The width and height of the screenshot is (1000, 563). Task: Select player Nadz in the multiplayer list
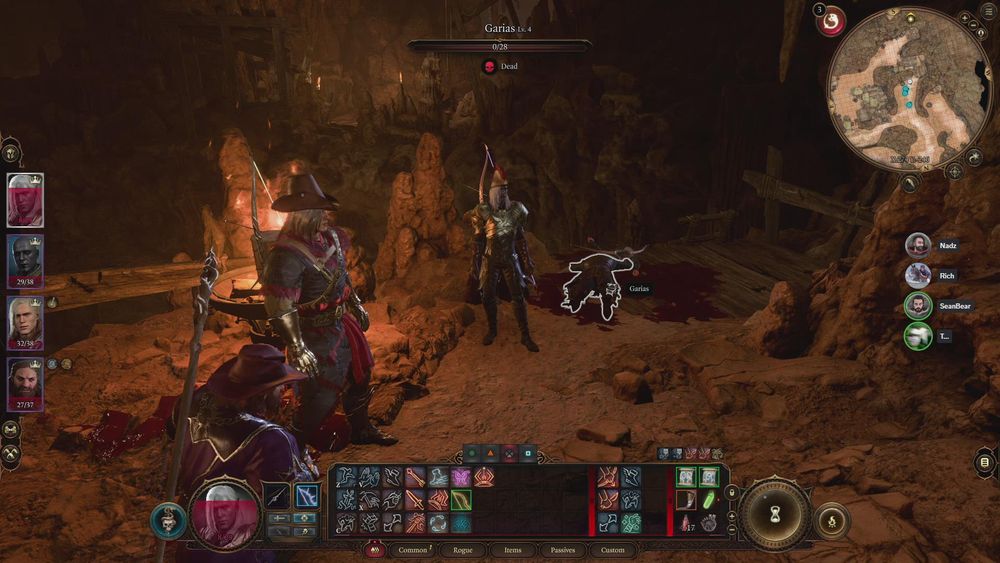(918, 245)
